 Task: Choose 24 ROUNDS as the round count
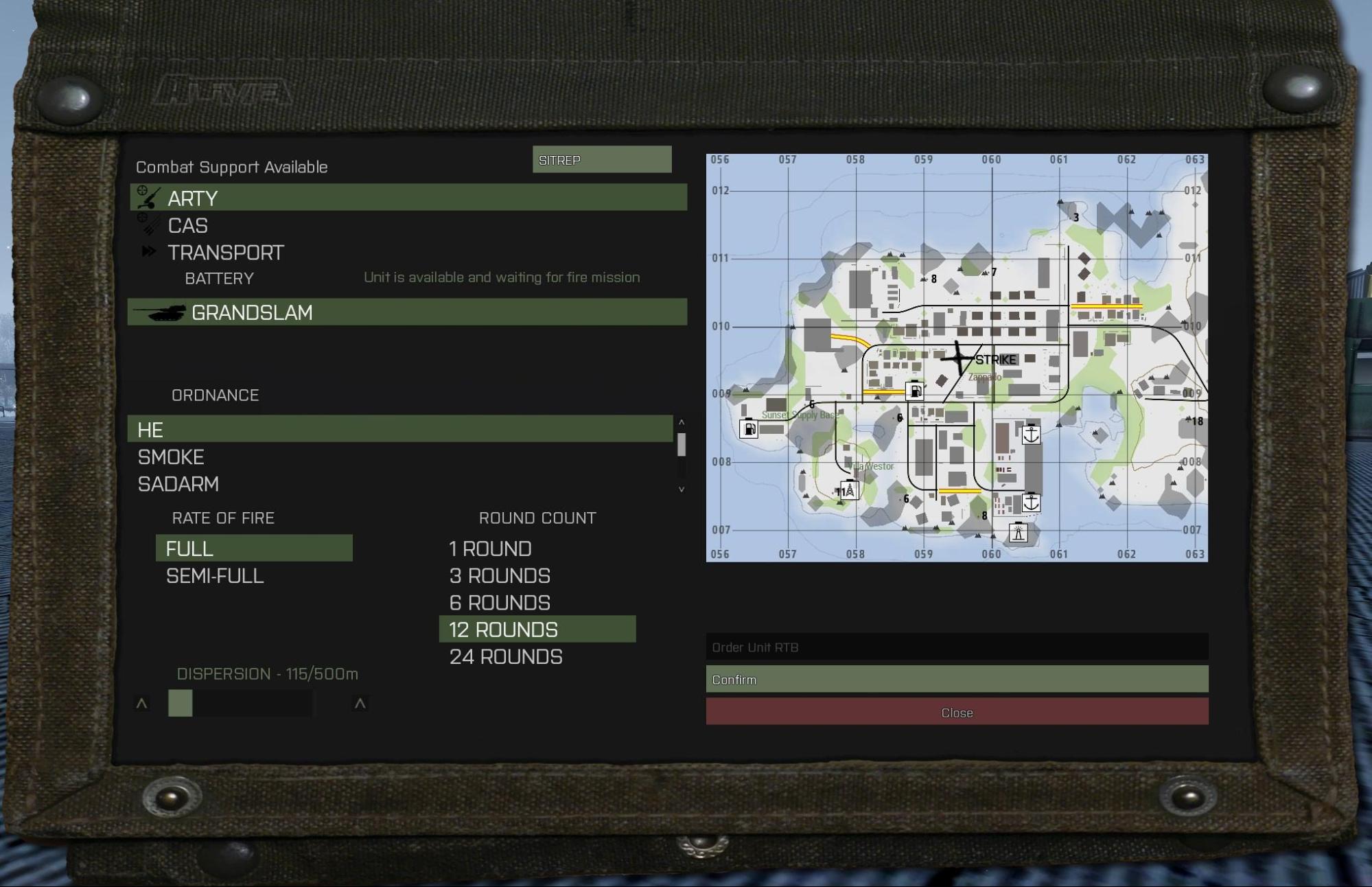(x=504, y=656)
